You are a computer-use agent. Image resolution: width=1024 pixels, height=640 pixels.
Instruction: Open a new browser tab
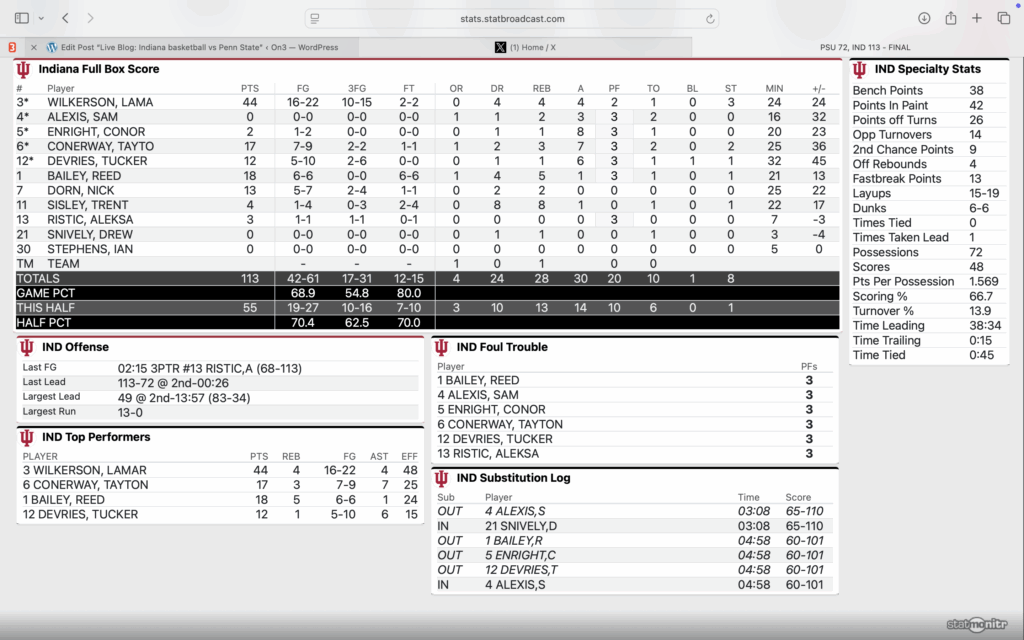(x=977, y=19)
